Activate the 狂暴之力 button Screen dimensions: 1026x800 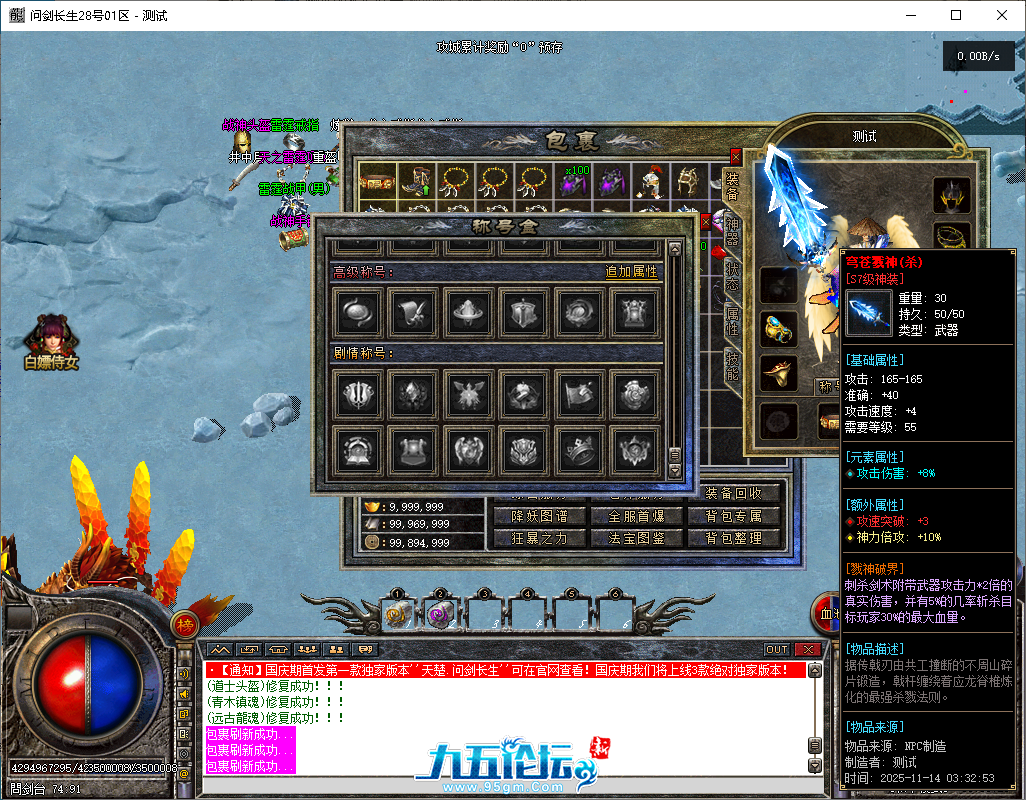(539, 538)
